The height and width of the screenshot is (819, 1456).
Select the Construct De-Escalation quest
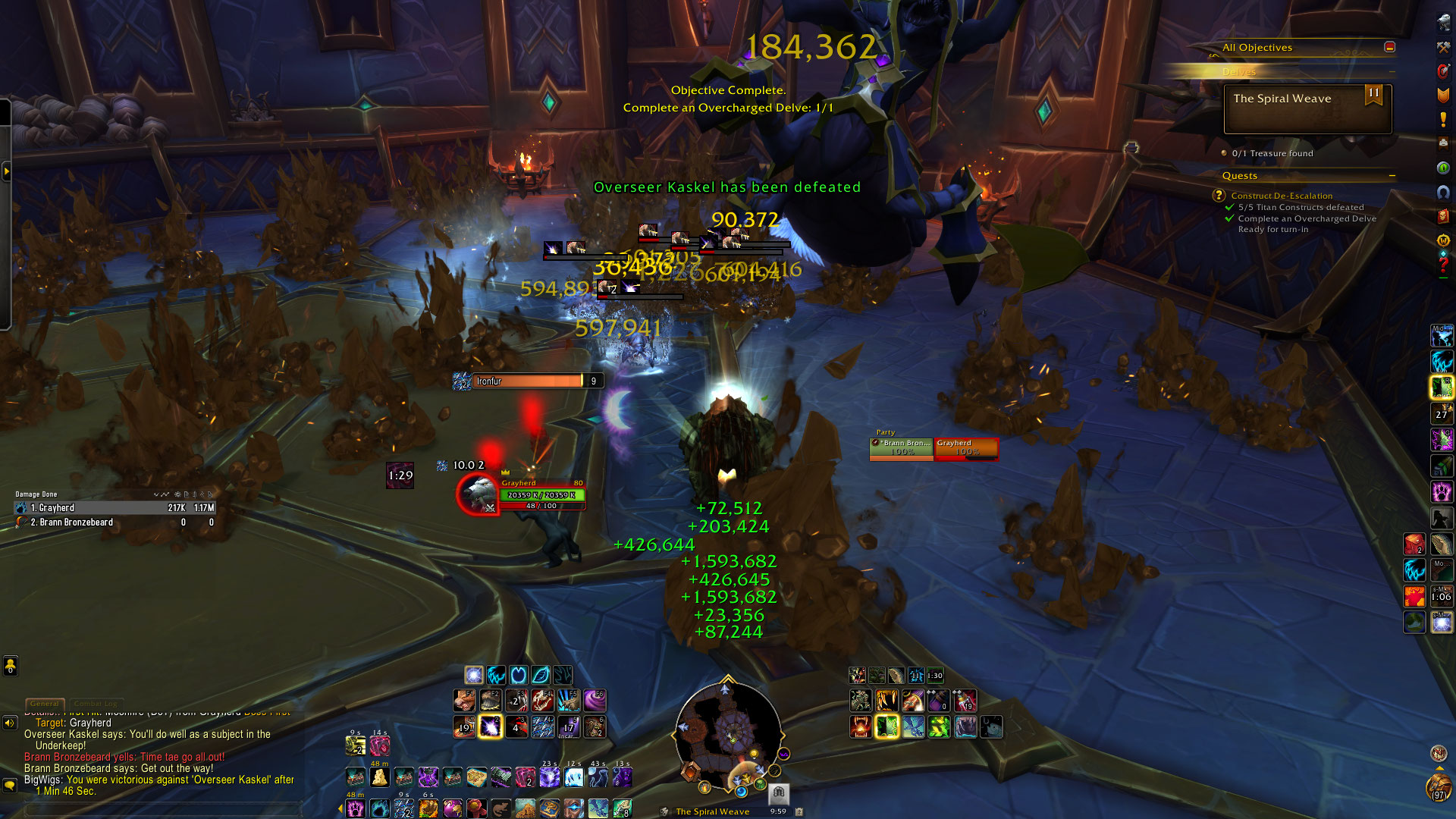coord(1282,196)
